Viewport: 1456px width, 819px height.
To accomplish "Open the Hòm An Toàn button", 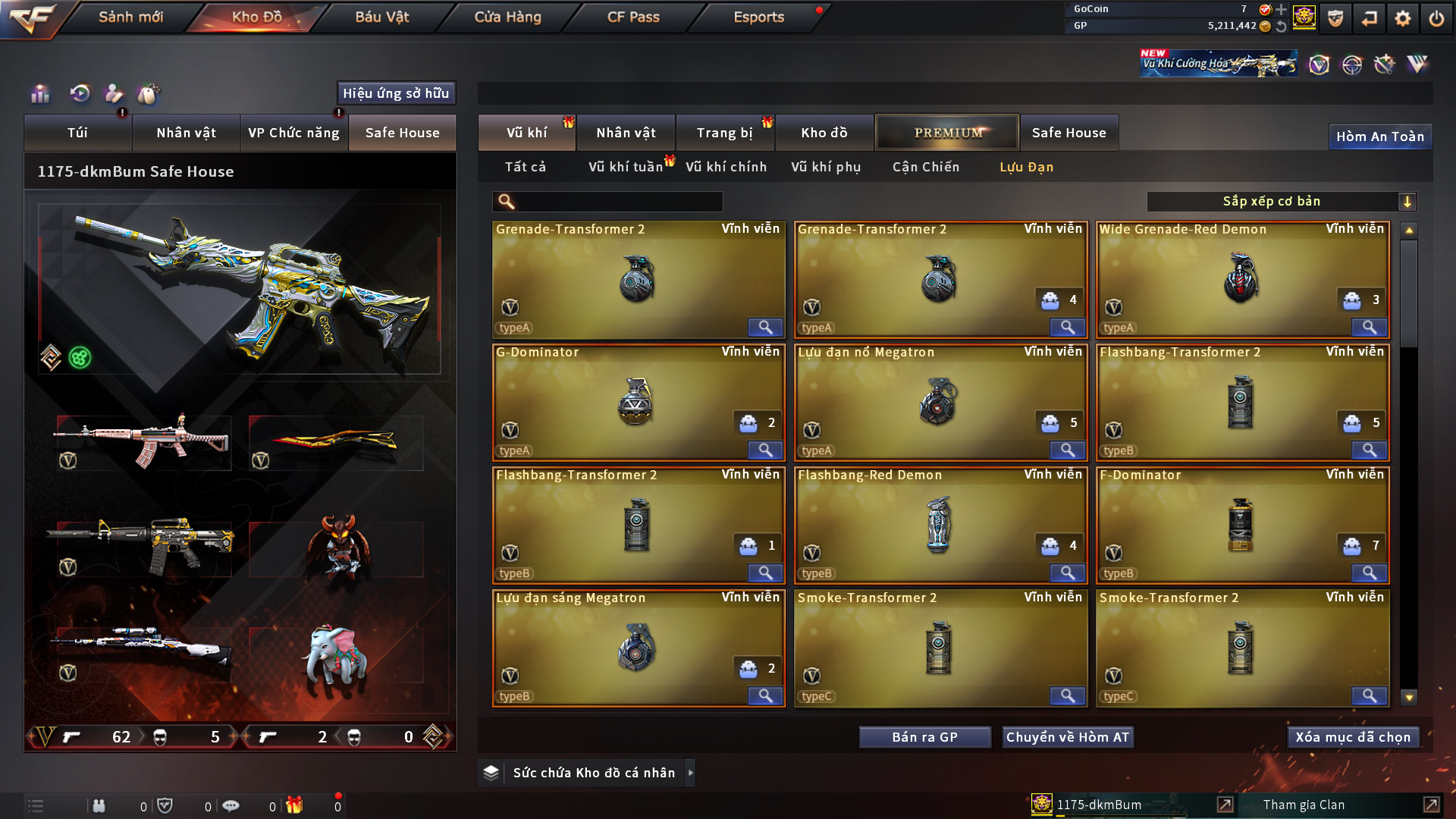I will [x=1379, y=136].
